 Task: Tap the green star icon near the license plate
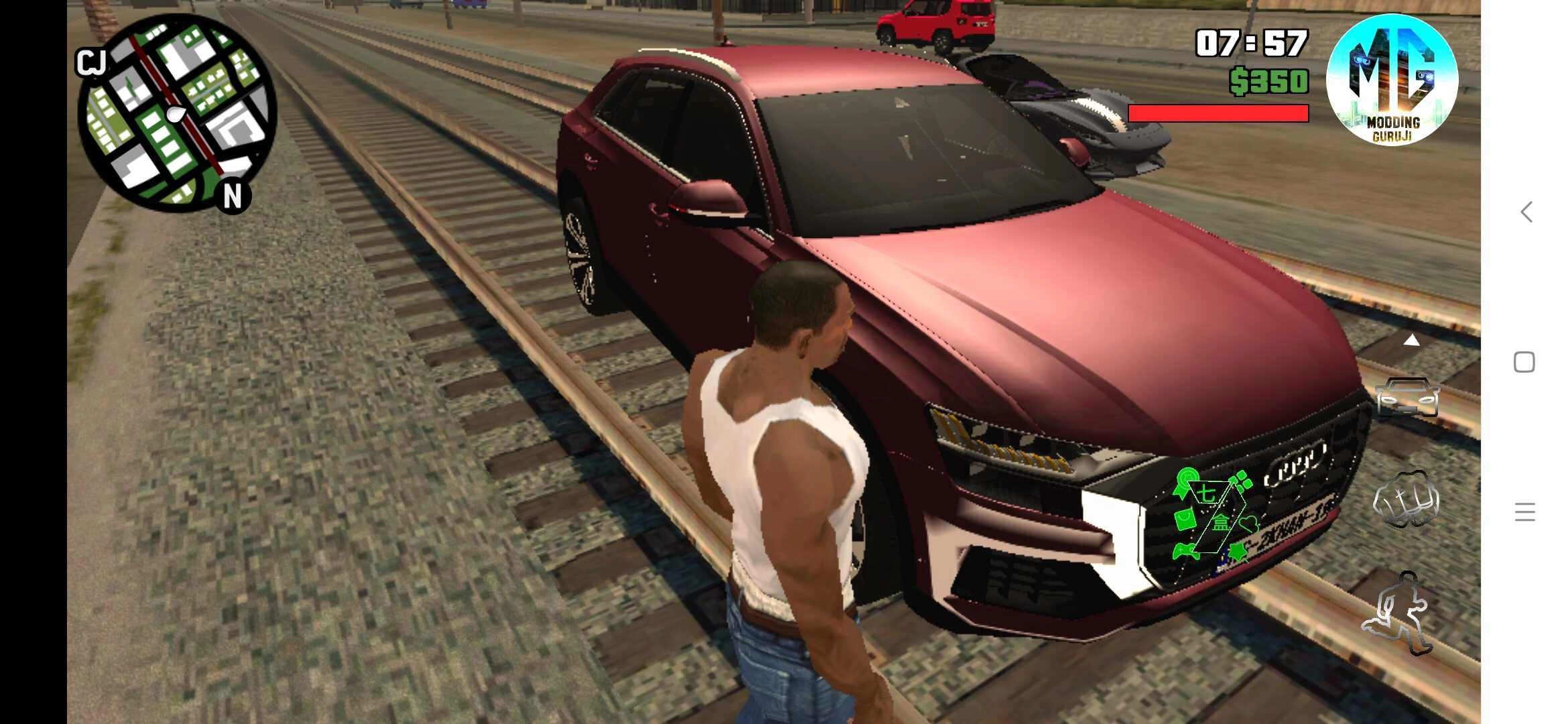pyautogui.click(x=1238, y=552)
